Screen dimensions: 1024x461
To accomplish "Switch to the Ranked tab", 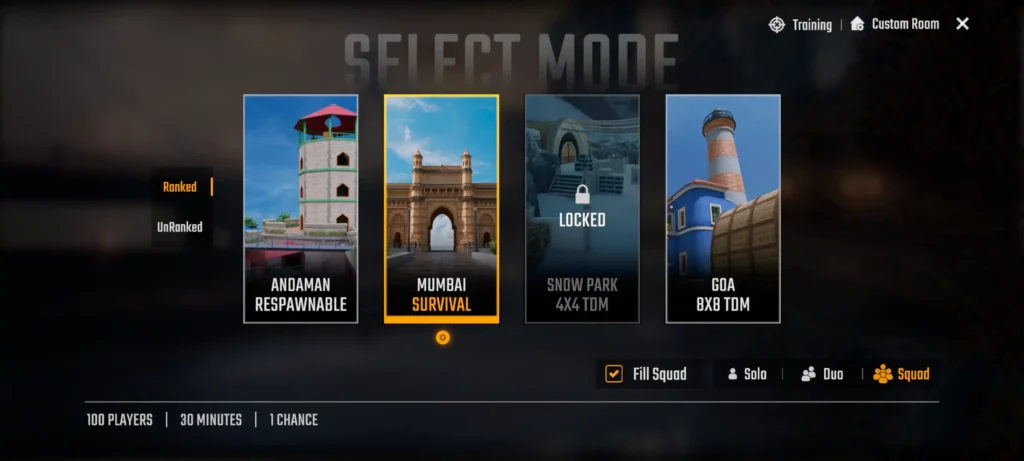I will coord(181,187).
